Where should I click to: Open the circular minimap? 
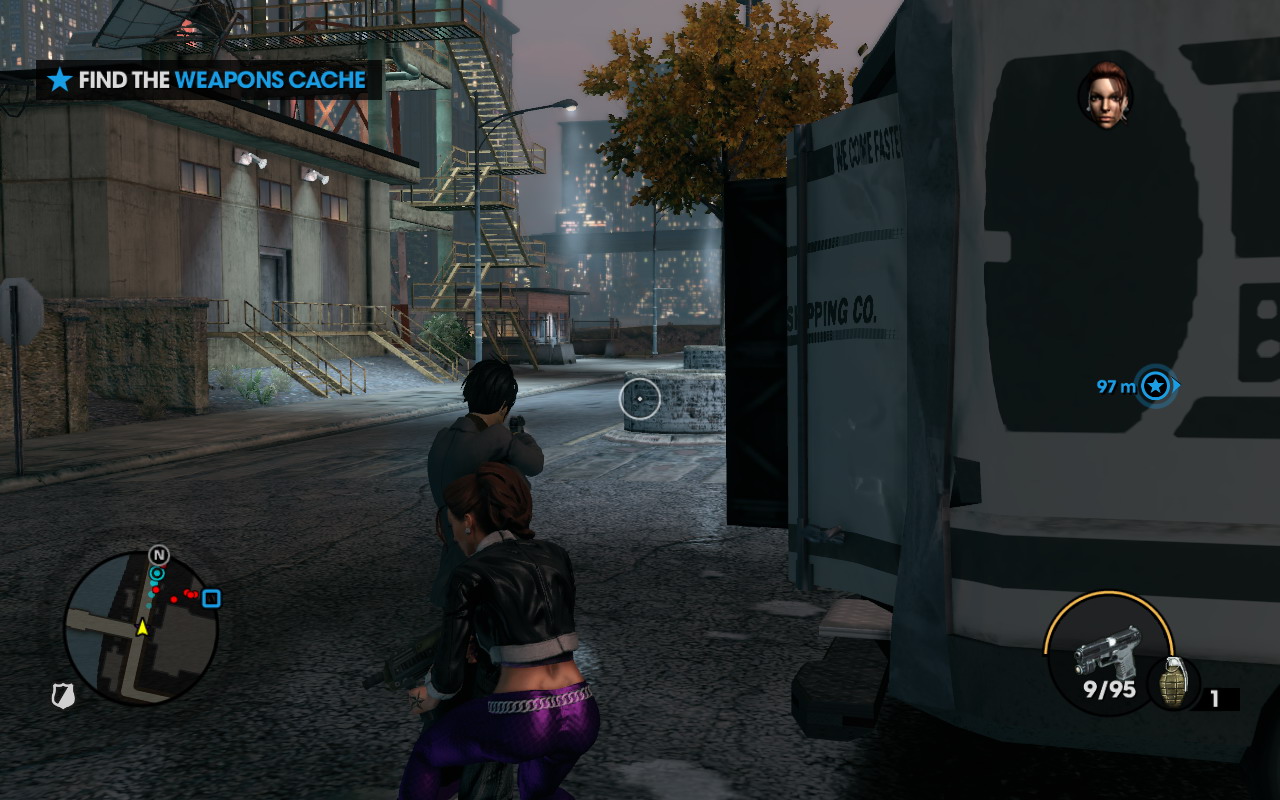pyautogui.click(x=141, y=628)
